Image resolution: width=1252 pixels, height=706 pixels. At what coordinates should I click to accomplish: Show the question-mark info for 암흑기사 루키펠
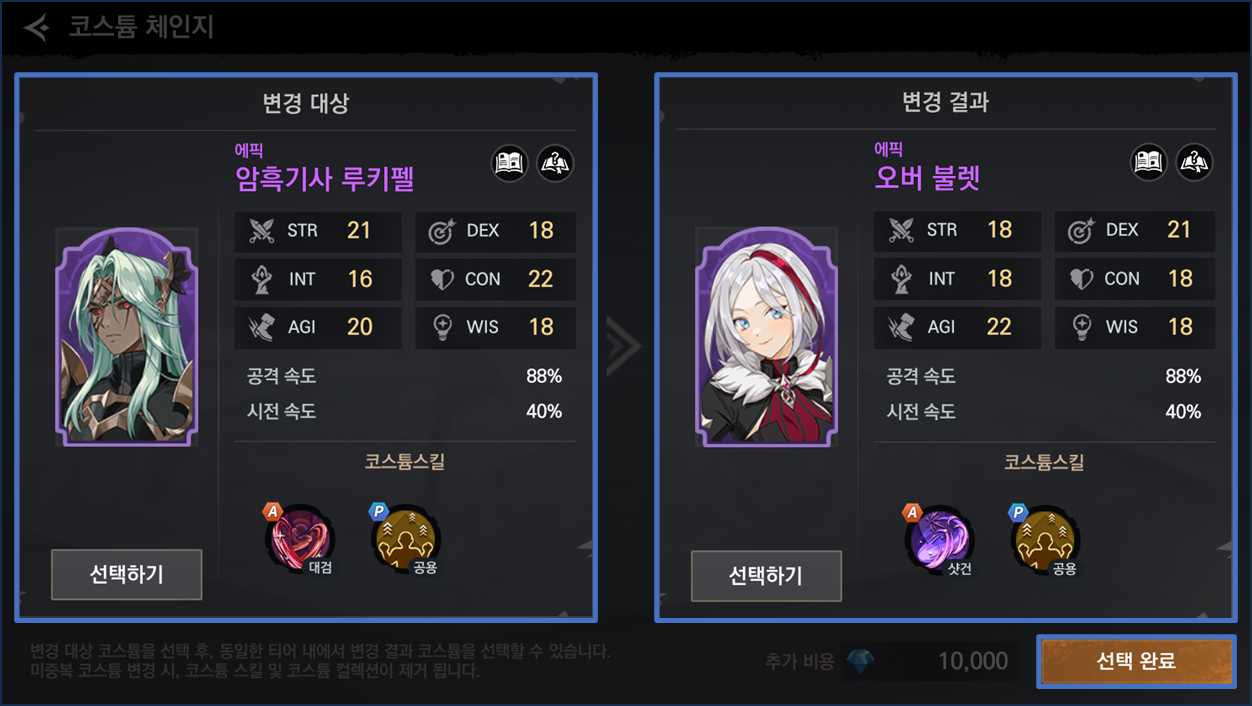tap(555, 163)
